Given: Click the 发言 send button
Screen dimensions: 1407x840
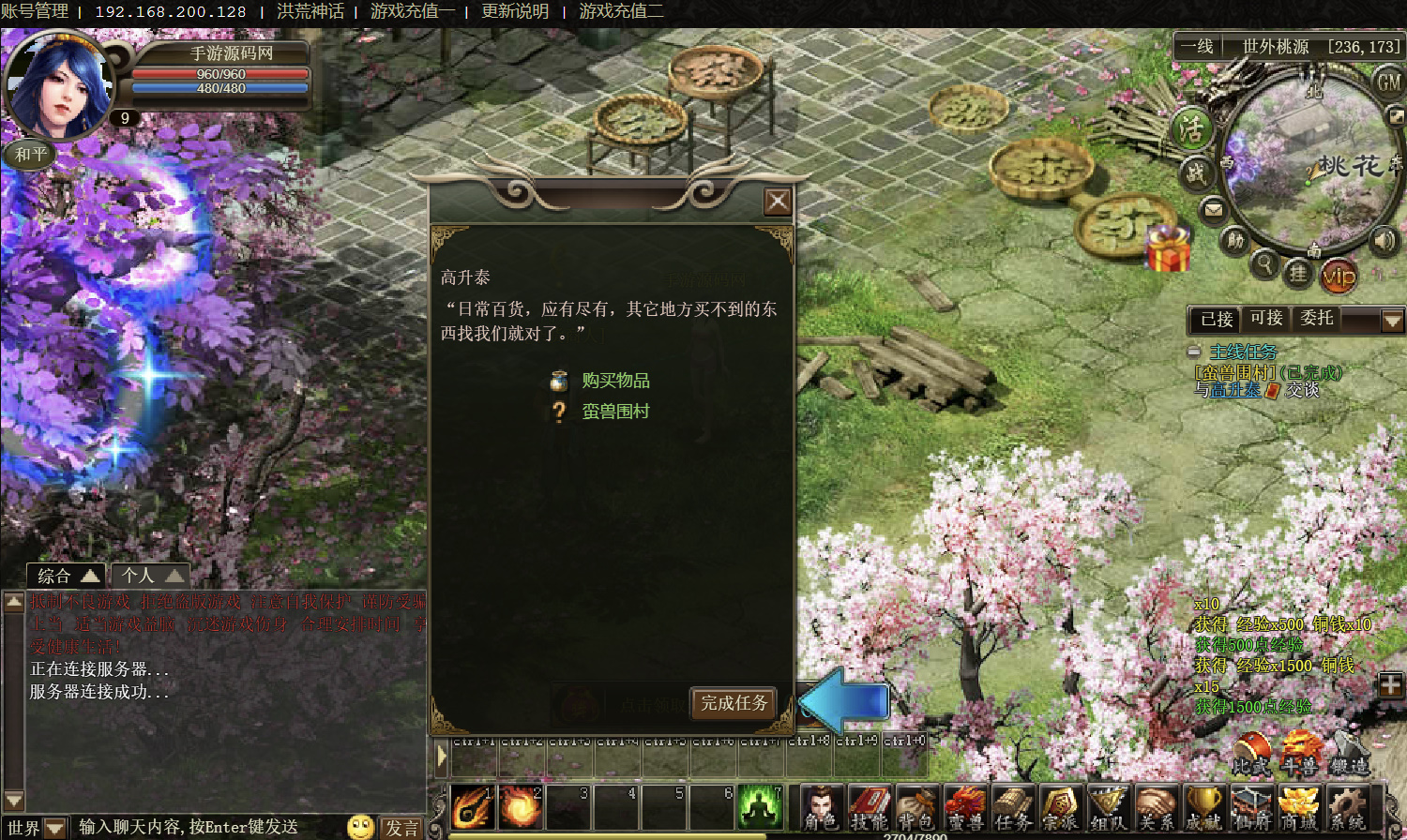Looking at the screenshot, I should 402,828.
